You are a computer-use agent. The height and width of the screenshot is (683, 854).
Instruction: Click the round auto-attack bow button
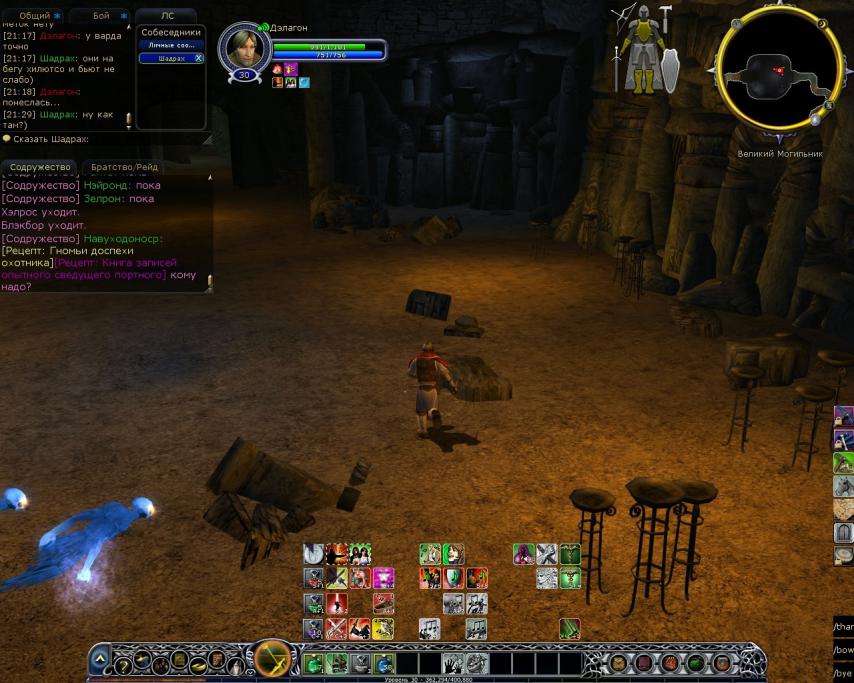pos(272,660)
